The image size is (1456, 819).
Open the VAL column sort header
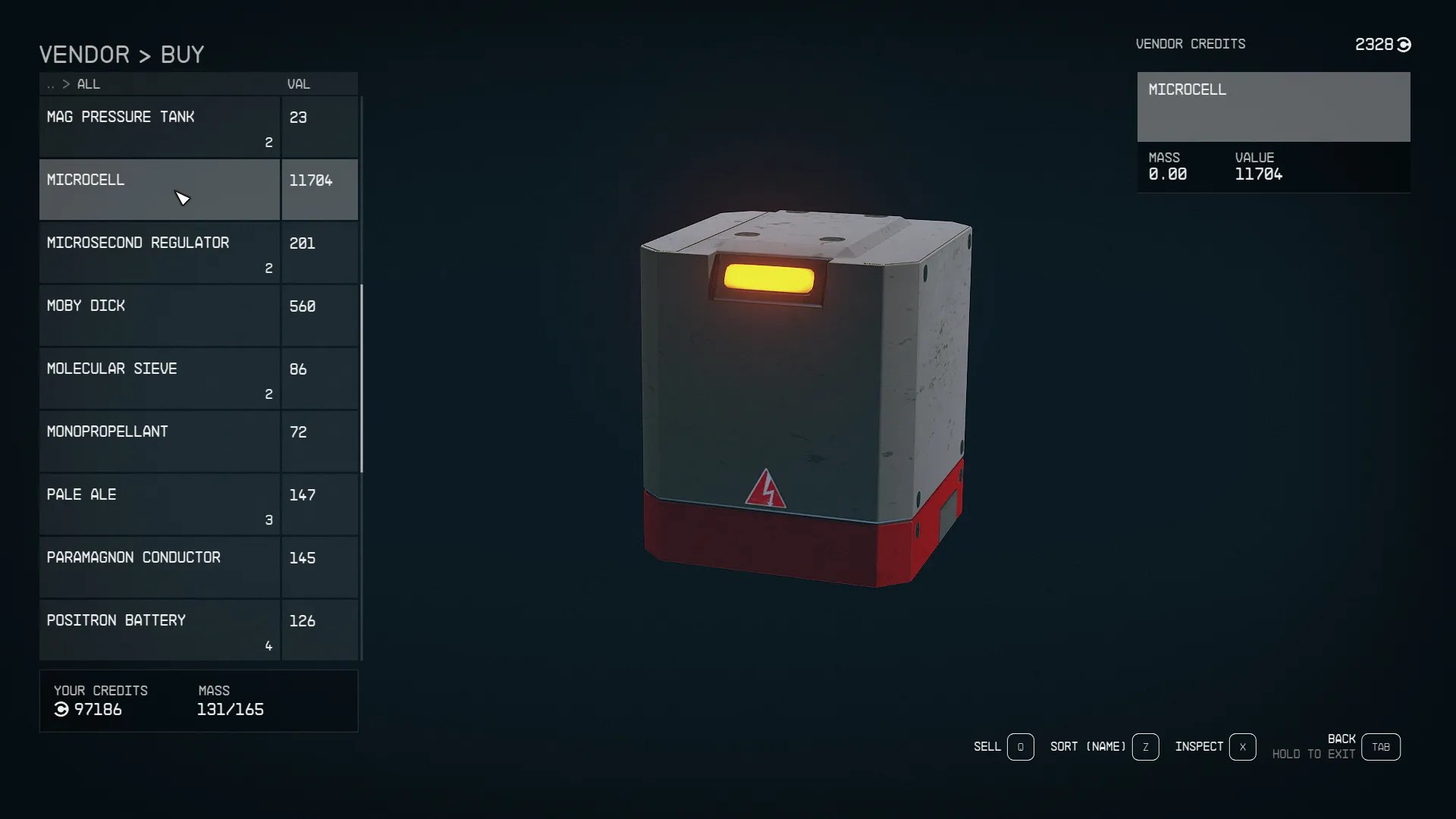tap(298, 83)
